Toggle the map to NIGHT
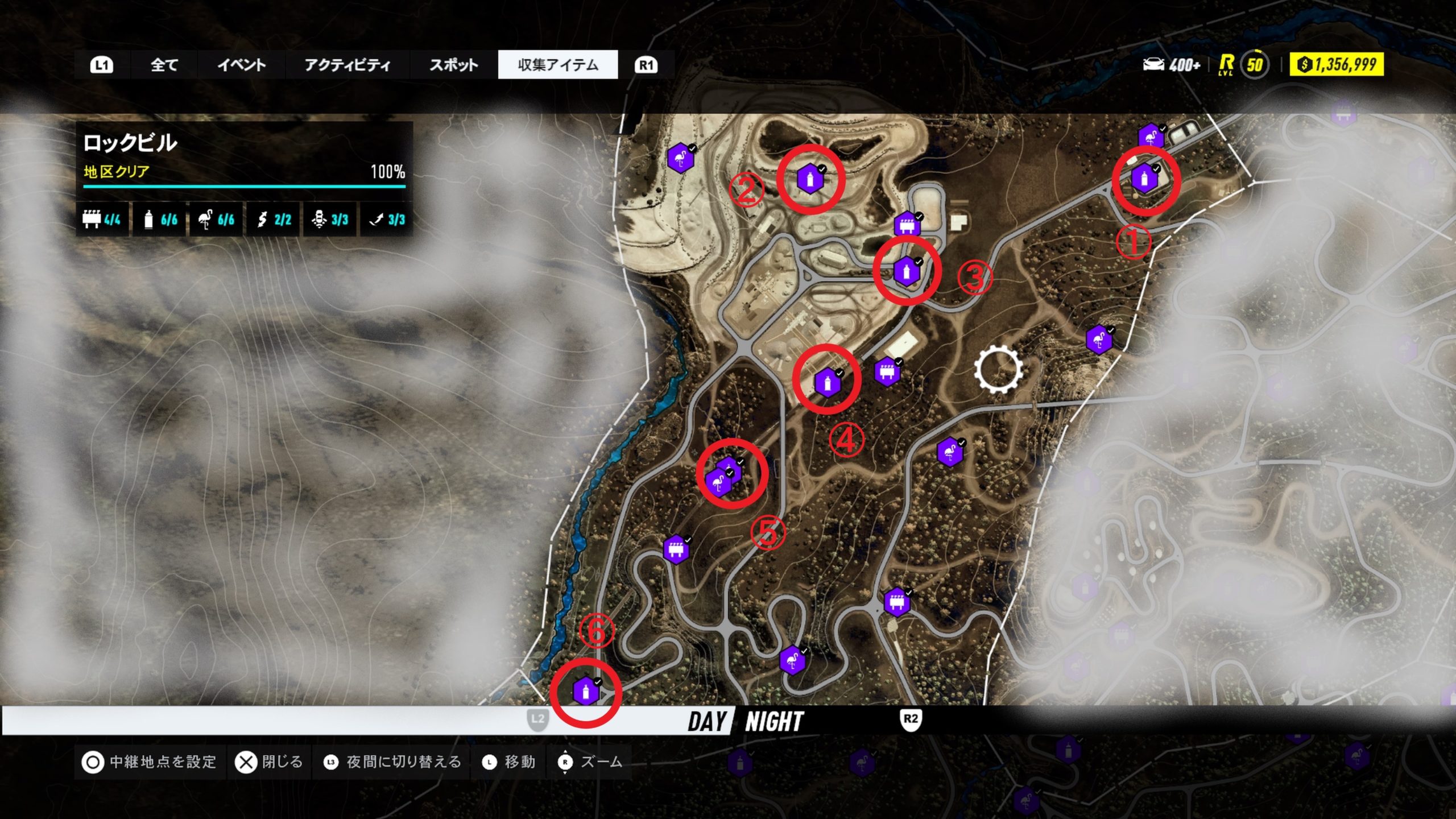The width and height of the screenshot is (1456, 819). tap(773, 722)
